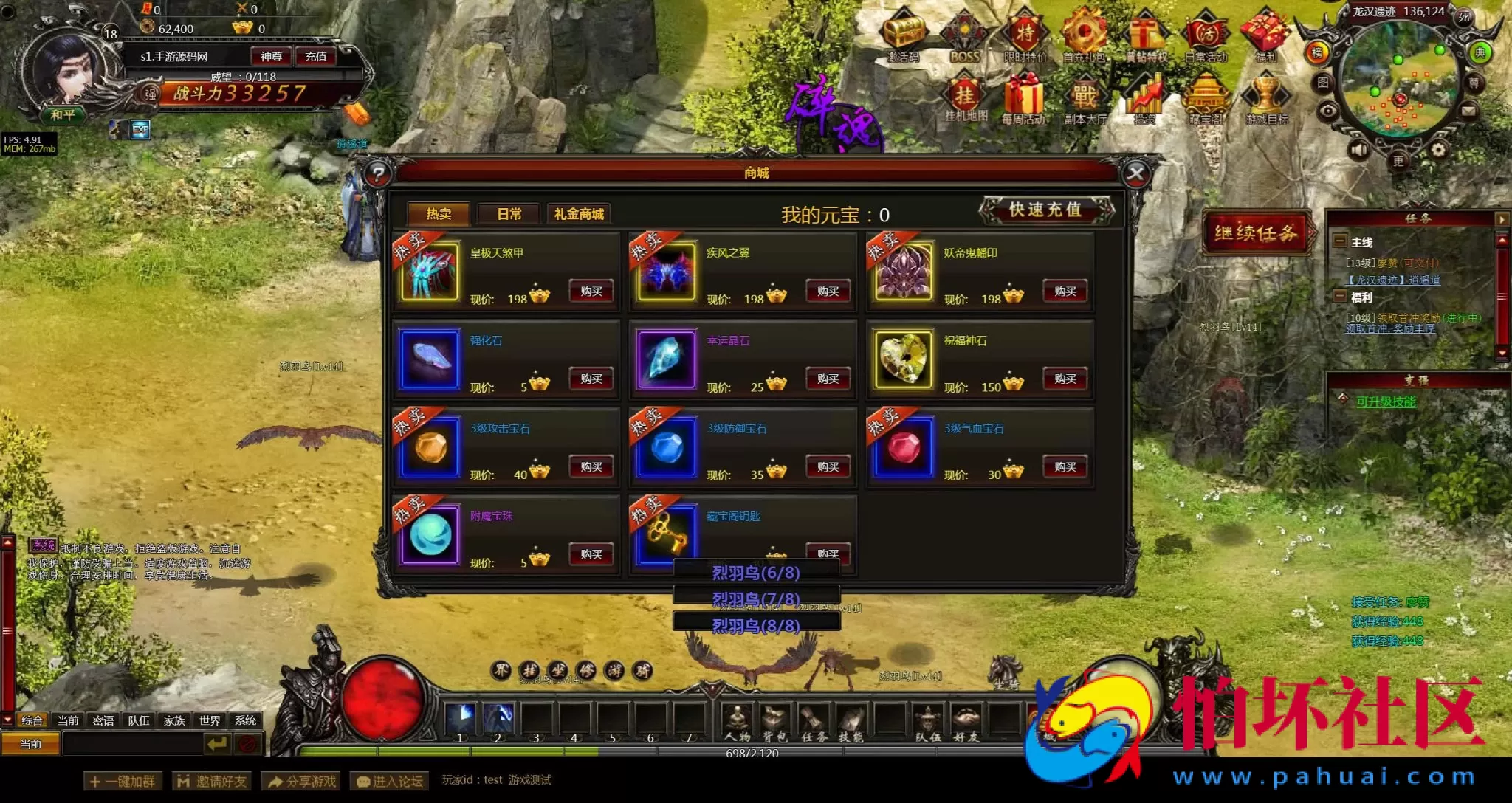This screenshot has width=1512, height=803.
Task: Close the 商城 shop window
Action: [1135, 174]
